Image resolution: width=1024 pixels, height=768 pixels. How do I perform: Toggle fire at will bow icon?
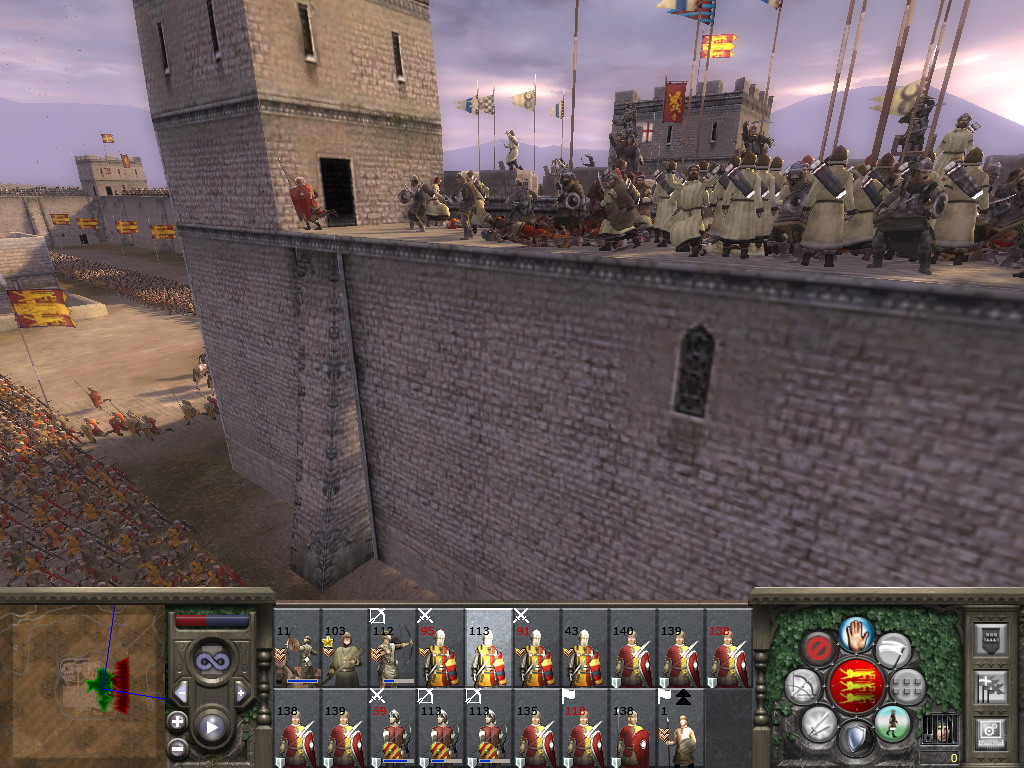(802, 686)
